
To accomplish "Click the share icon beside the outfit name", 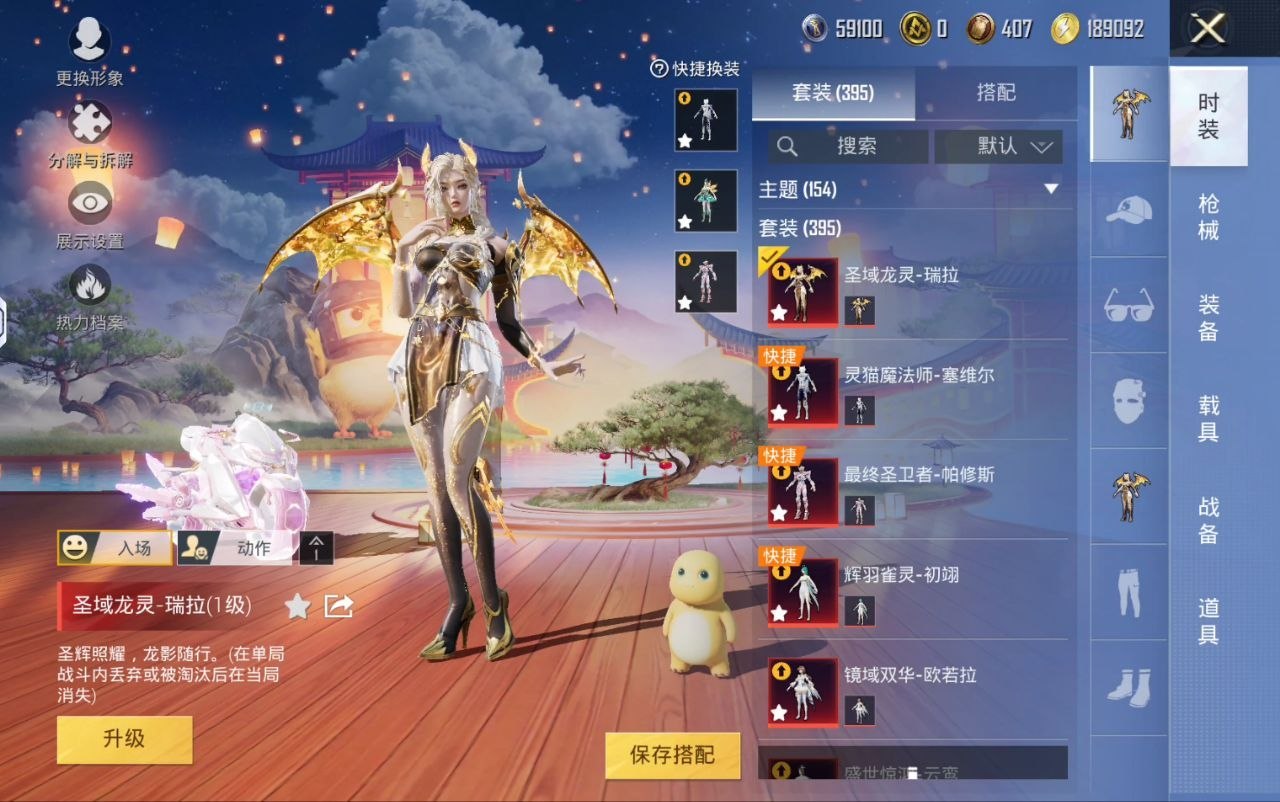I will (338, 606).
